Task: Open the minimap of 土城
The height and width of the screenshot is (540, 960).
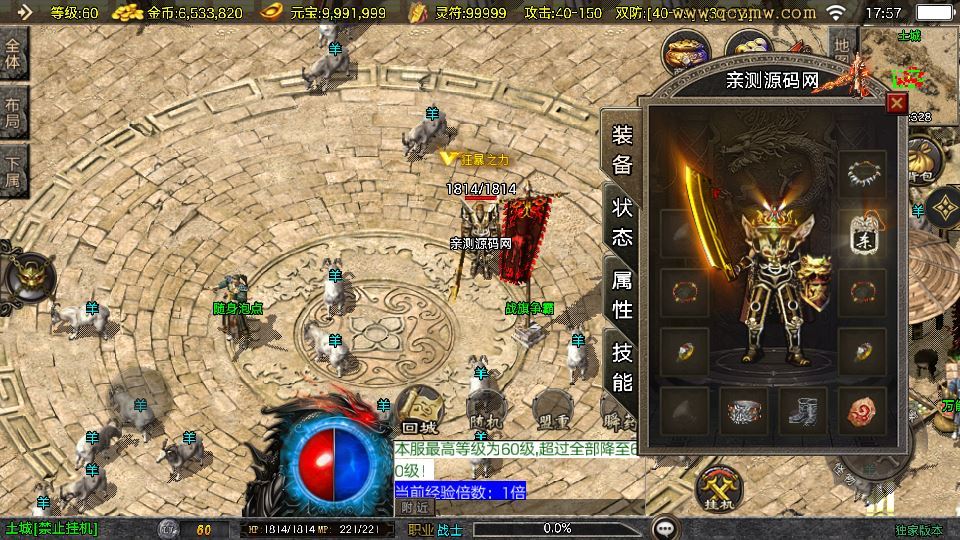Action: tap(908, 70)
